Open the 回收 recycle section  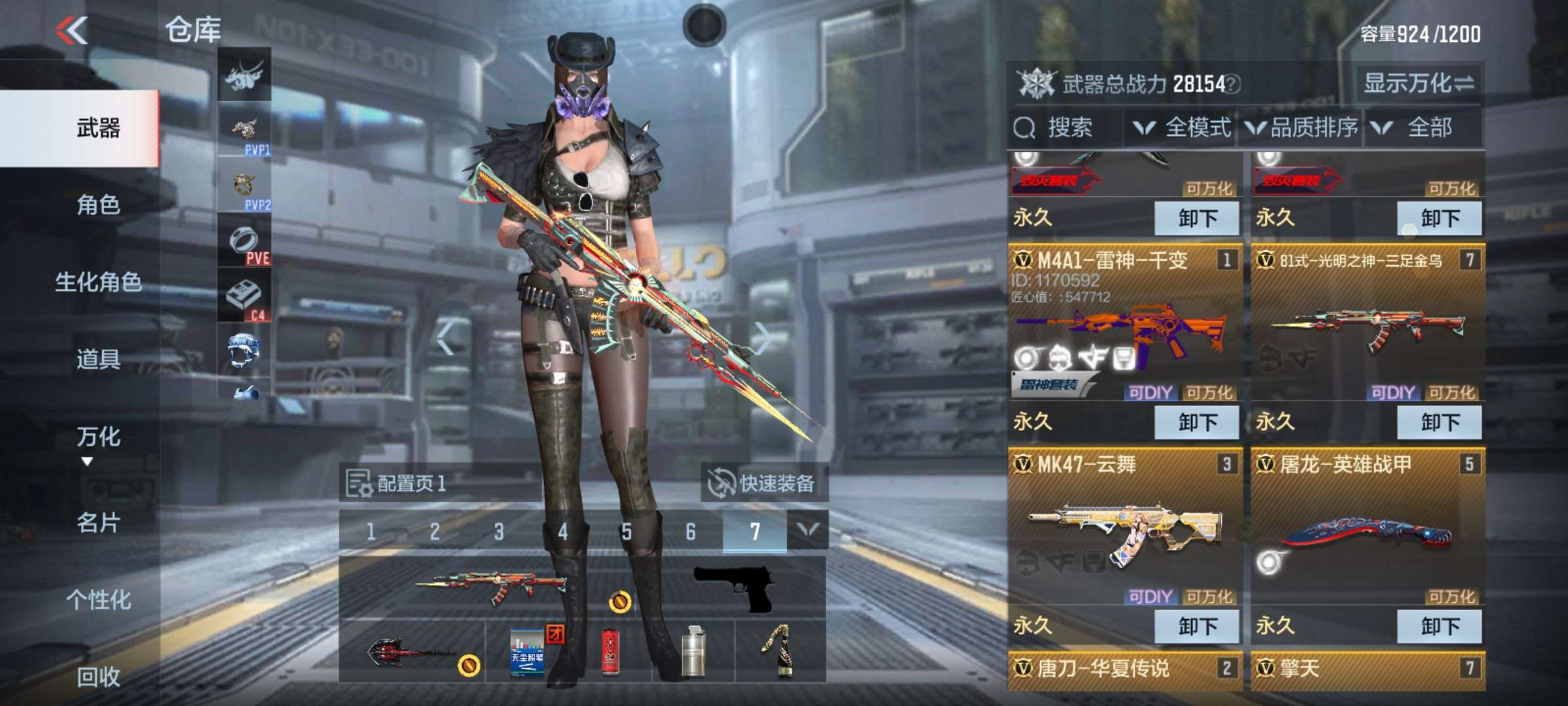(98, 677)
